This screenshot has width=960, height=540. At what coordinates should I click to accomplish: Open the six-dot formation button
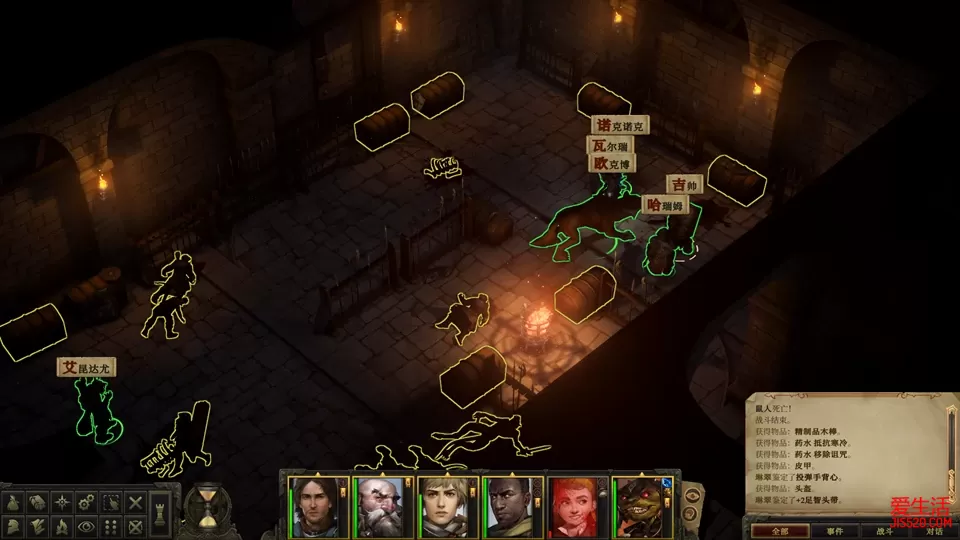coord(112,526)
